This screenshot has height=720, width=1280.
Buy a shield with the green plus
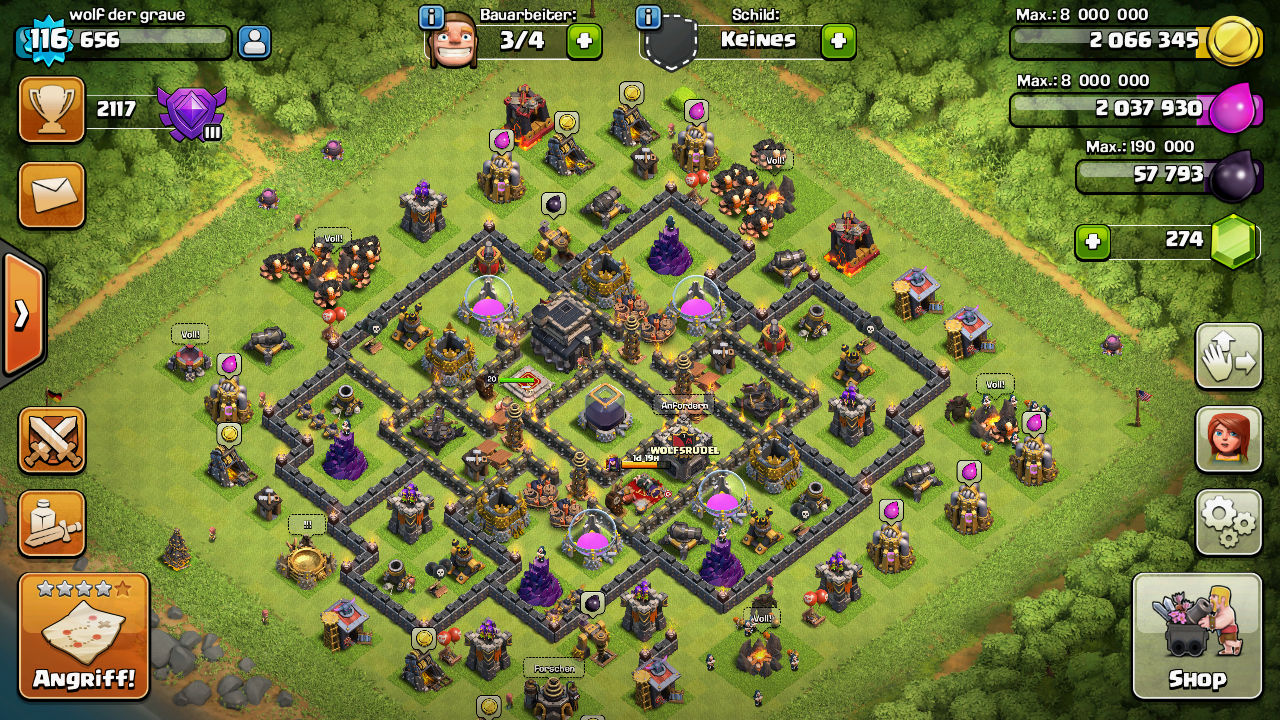[838, 41]
